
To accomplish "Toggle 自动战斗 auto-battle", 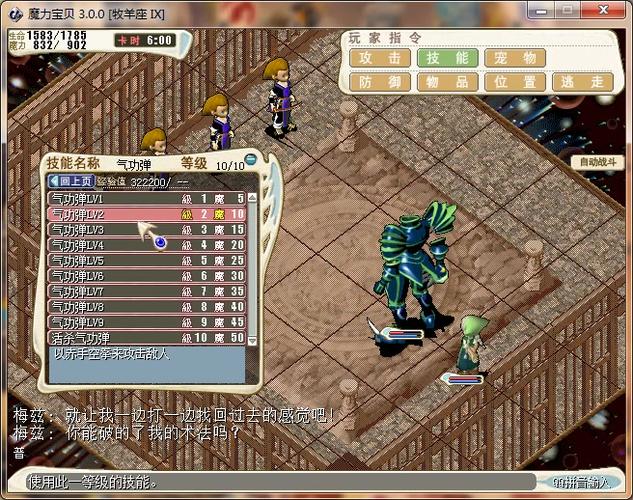I will [x=598, y=161].
